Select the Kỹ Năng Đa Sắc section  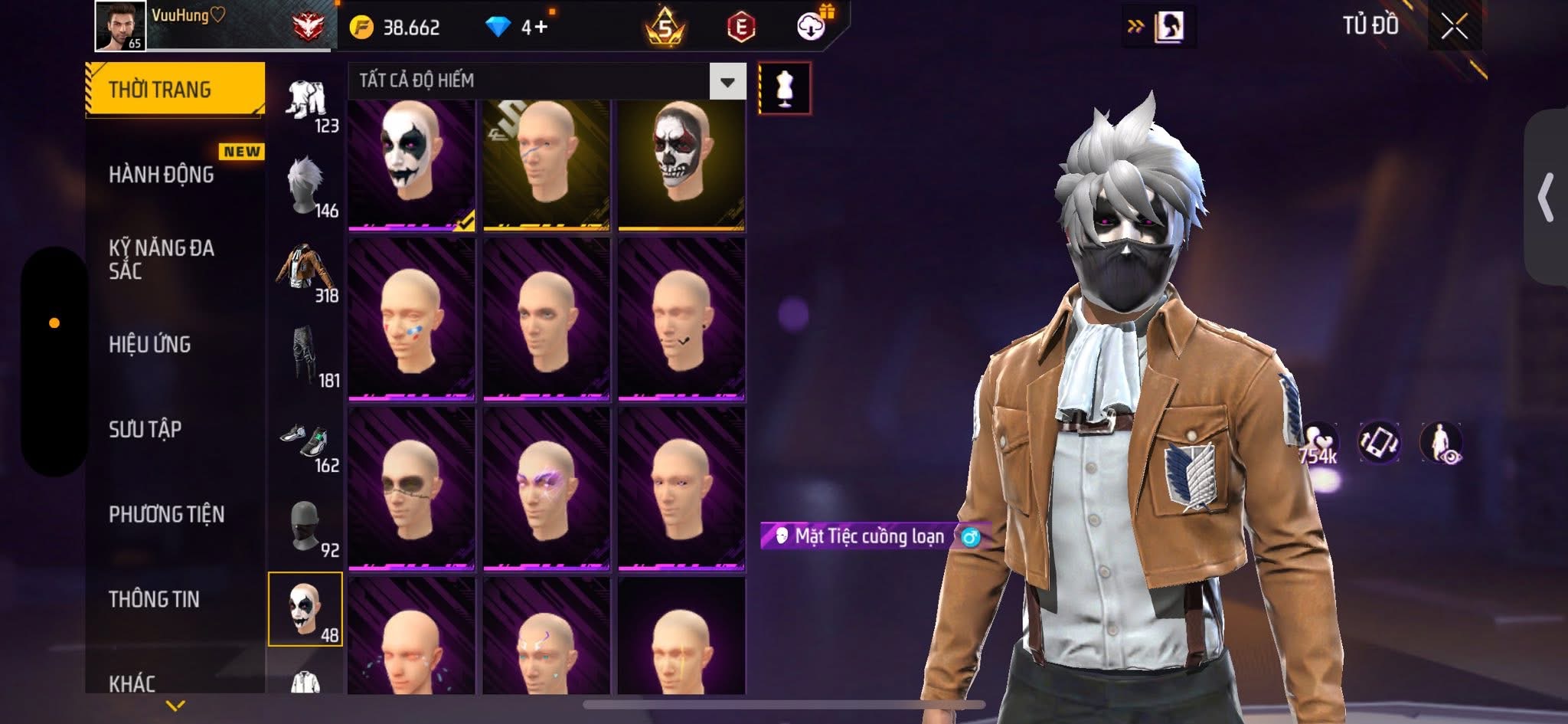click(162, 259)
